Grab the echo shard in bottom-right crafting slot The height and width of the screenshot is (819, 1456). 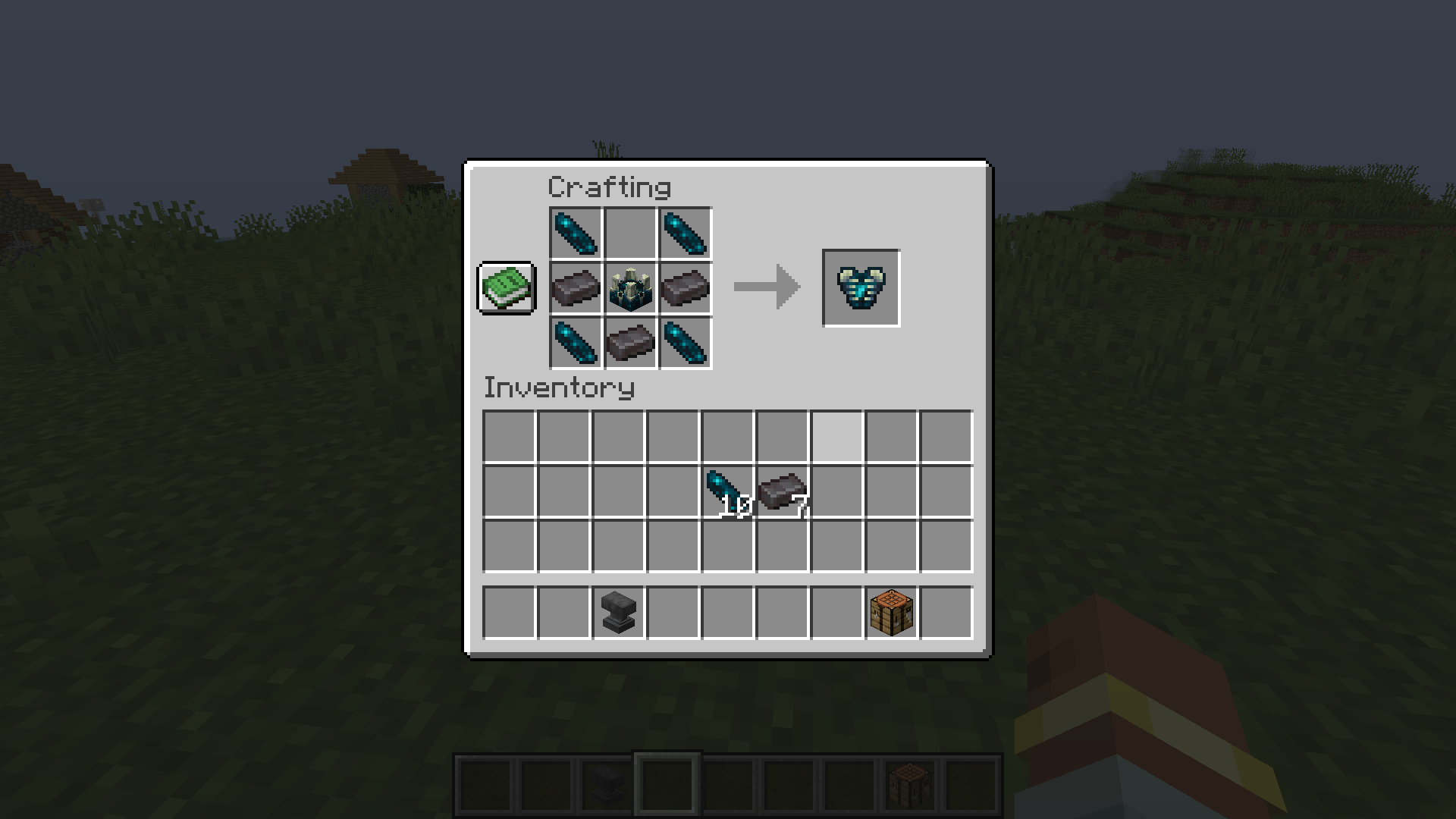685,344
